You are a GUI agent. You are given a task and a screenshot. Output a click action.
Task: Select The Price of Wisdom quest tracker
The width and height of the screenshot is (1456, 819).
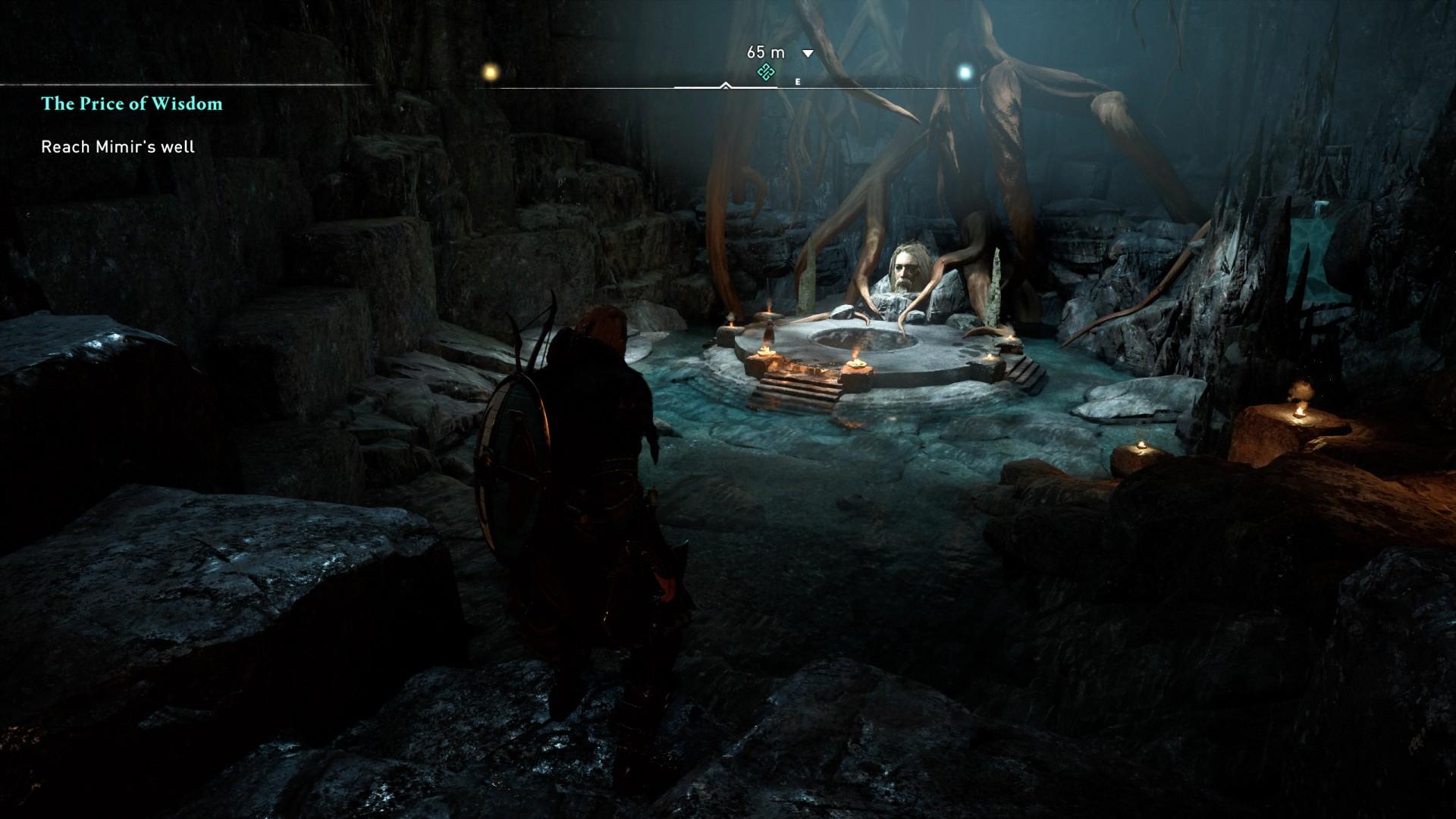[x=132, y=104]
